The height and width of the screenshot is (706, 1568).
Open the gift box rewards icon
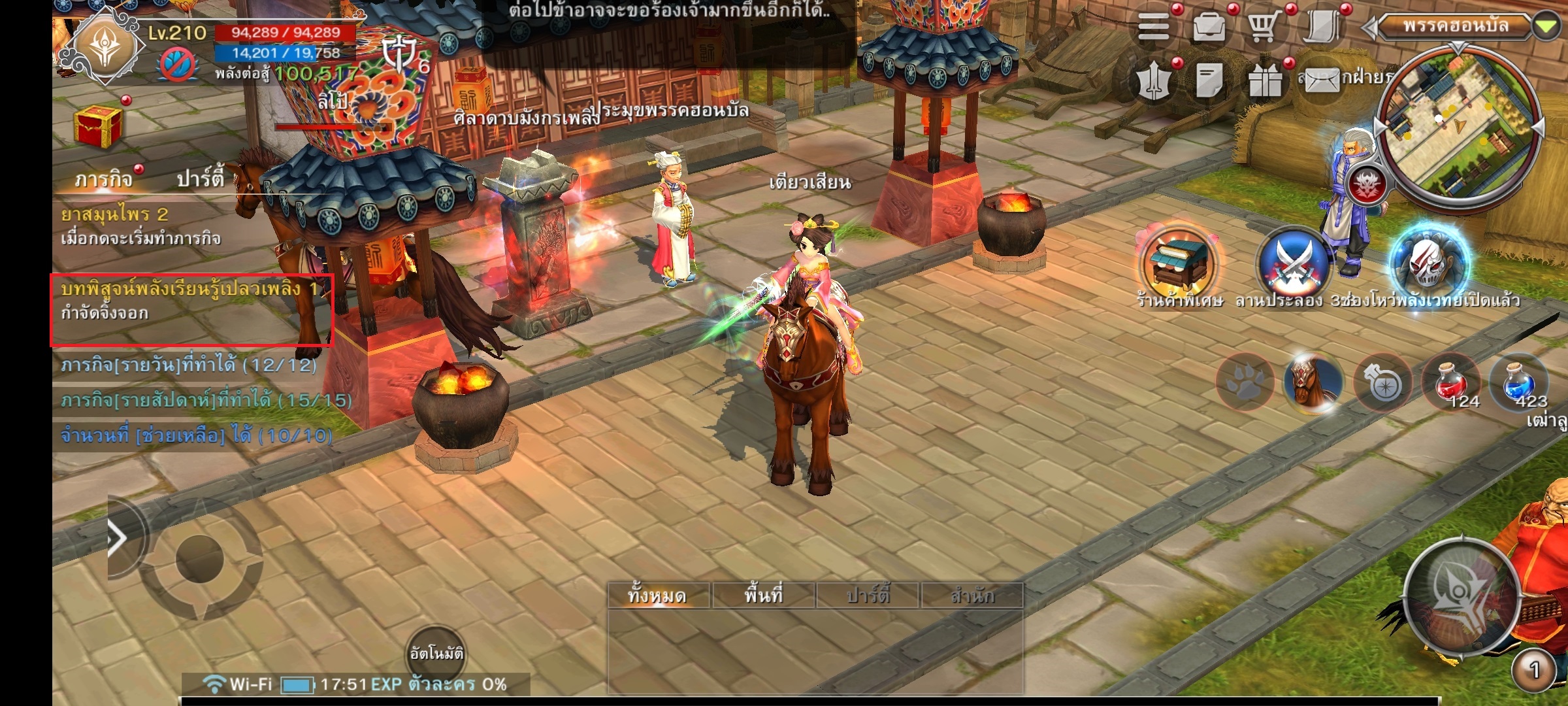(1266, 82)
